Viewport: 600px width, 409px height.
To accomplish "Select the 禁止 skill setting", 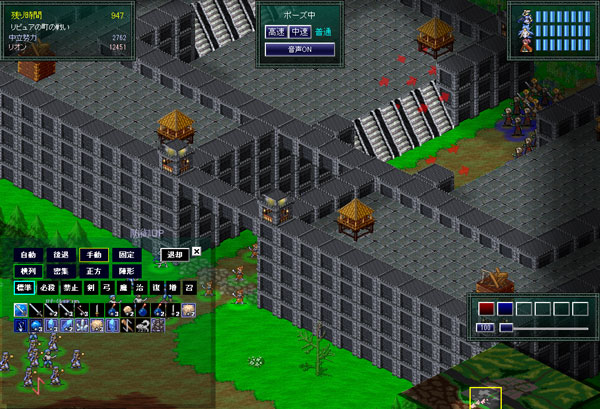I will point(70,287).
